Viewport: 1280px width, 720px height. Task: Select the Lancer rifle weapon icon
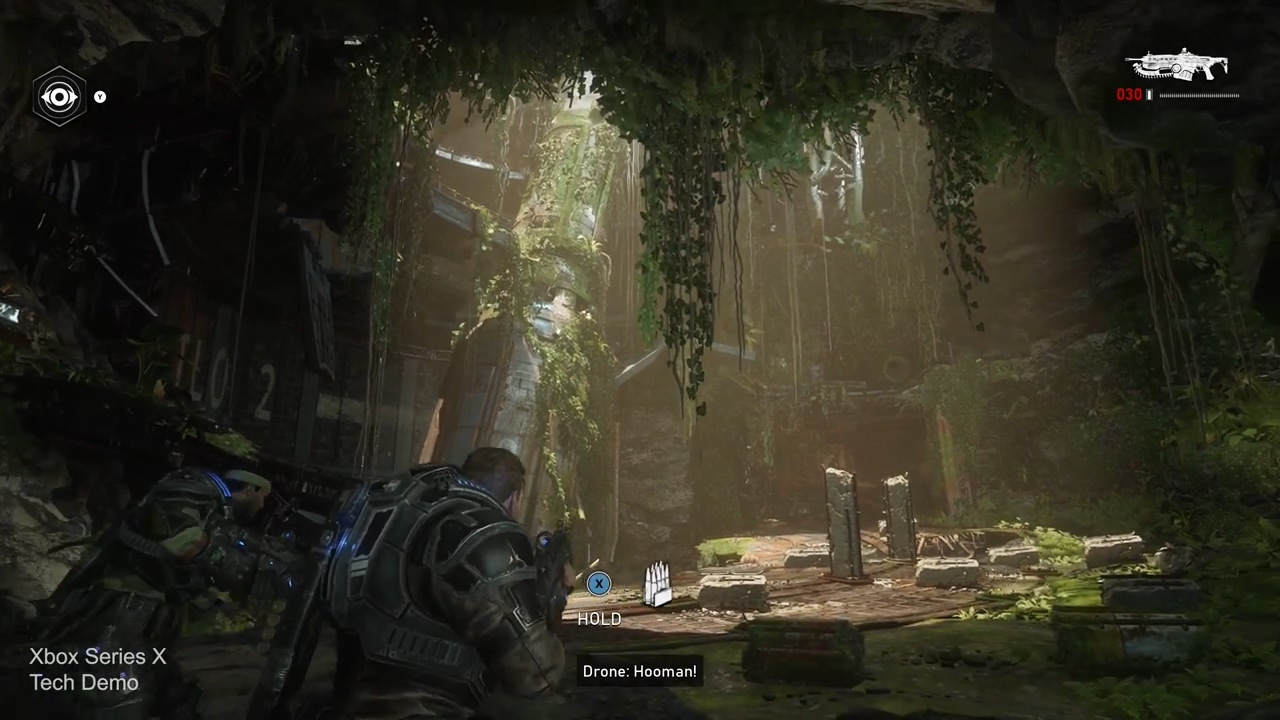(1176, 67)
